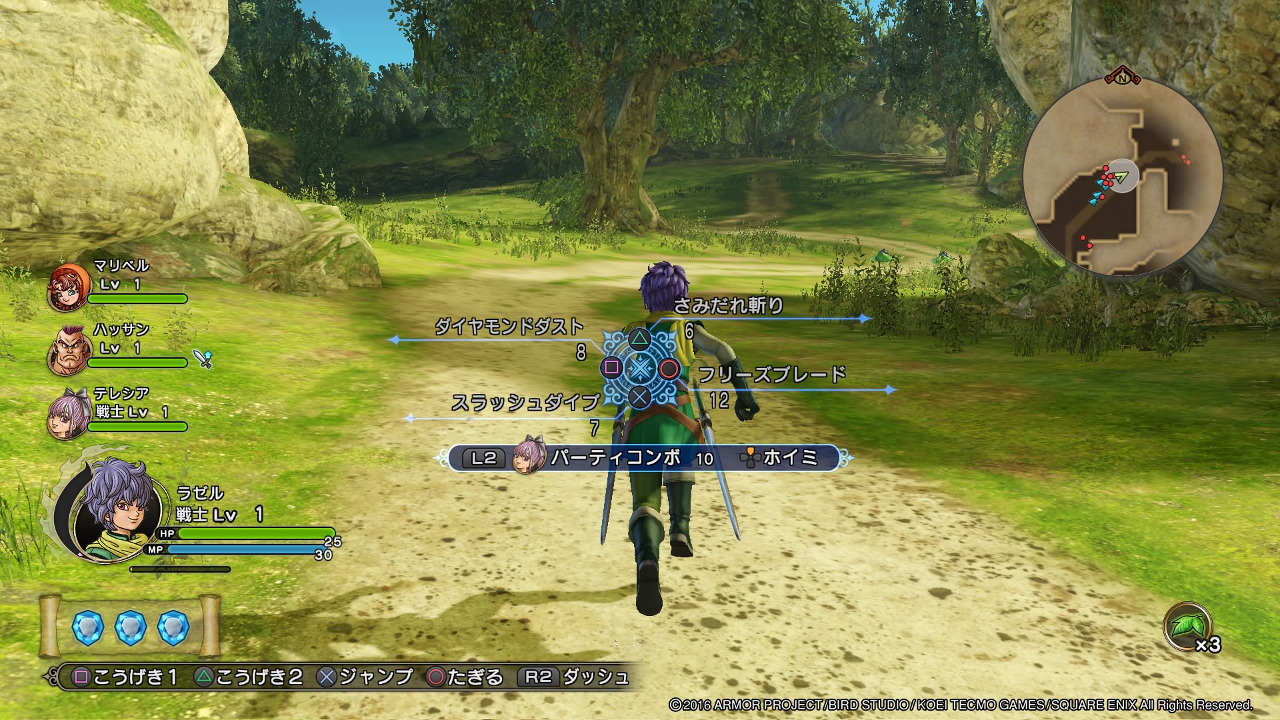
Task: Click the blue gem scroll panel
Action: pos(130,626)
